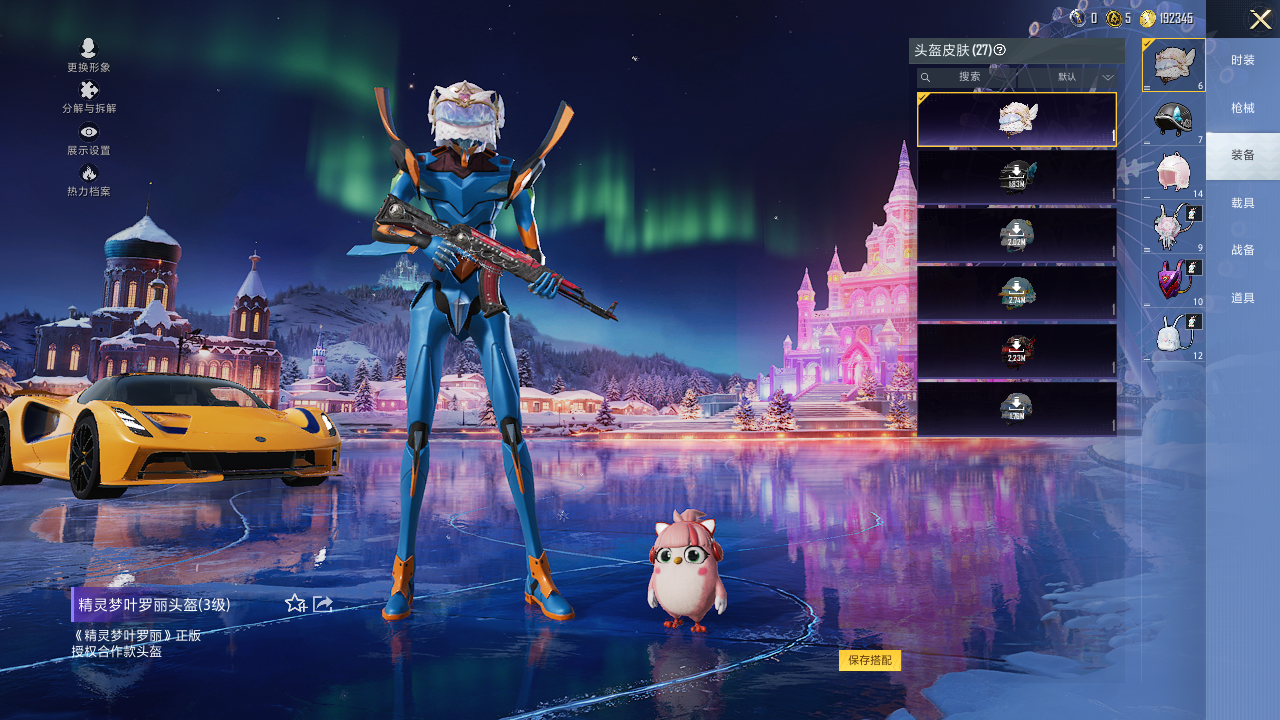Viewport: 1280px width, 720px height.
Task: Favorite the helmet with the star icon
Action: [295, 603]
